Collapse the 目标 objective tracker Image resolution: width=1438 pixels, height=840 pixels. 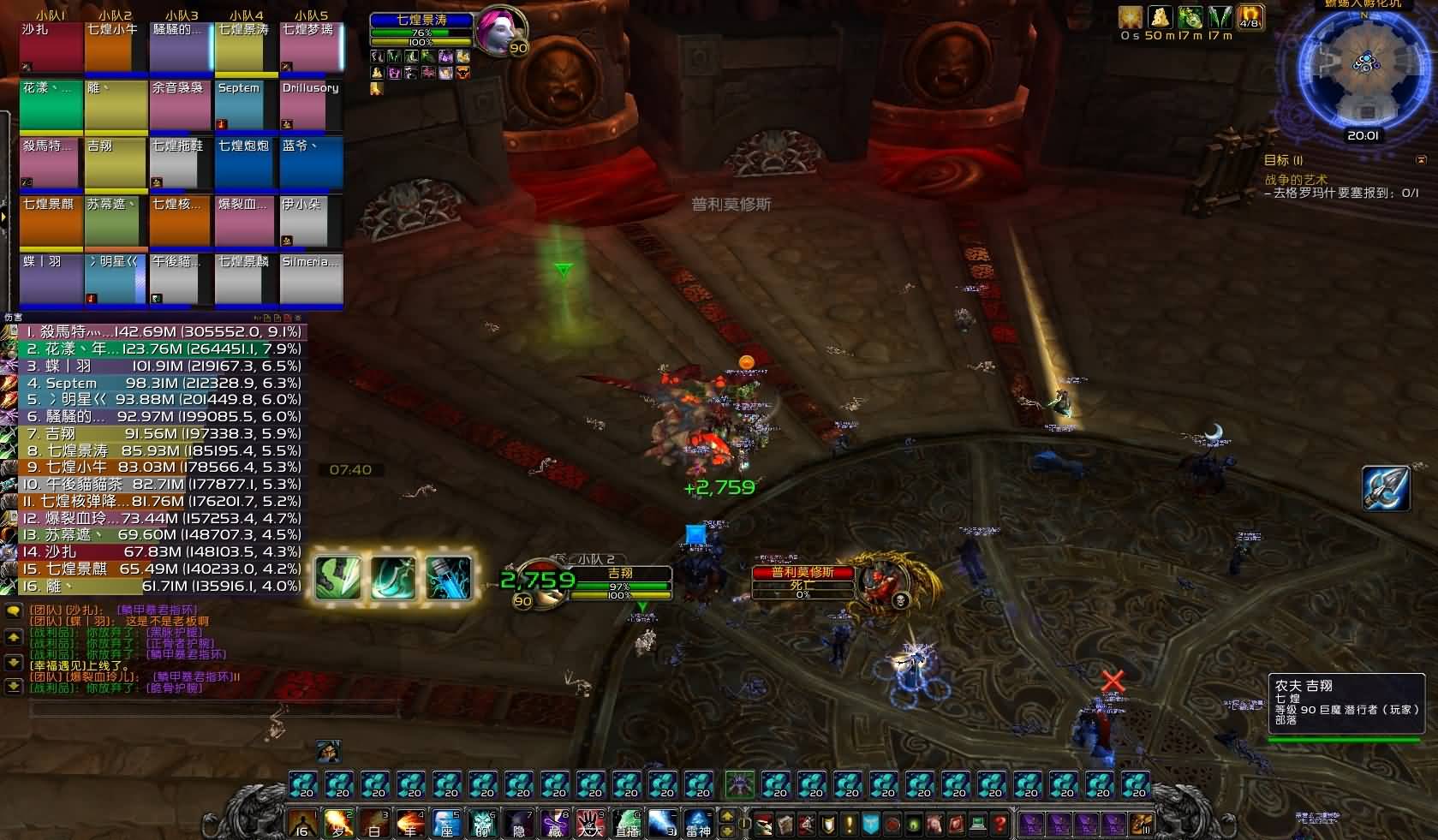(1422, 160)
